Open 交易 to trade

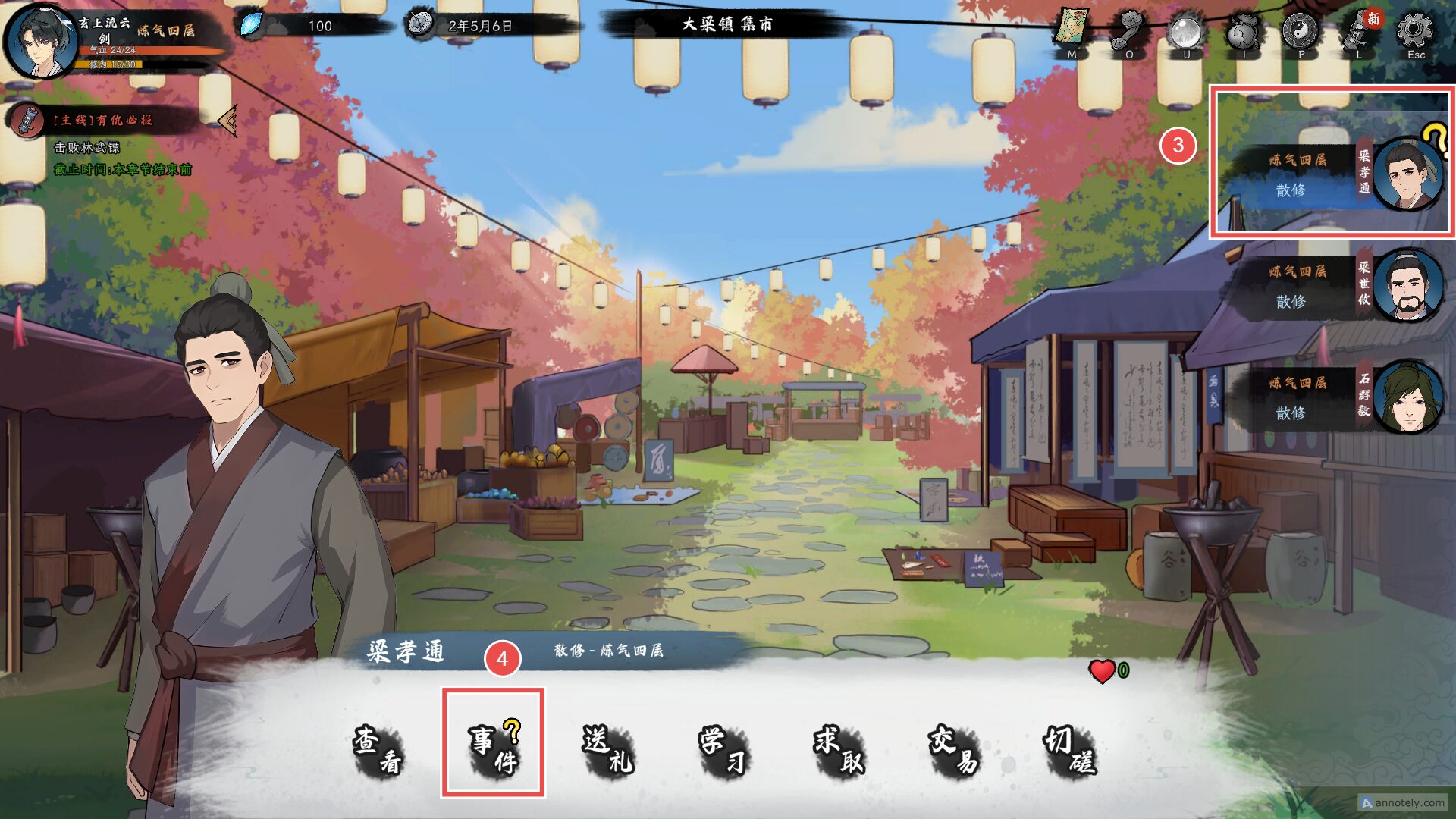pos(954,751)
